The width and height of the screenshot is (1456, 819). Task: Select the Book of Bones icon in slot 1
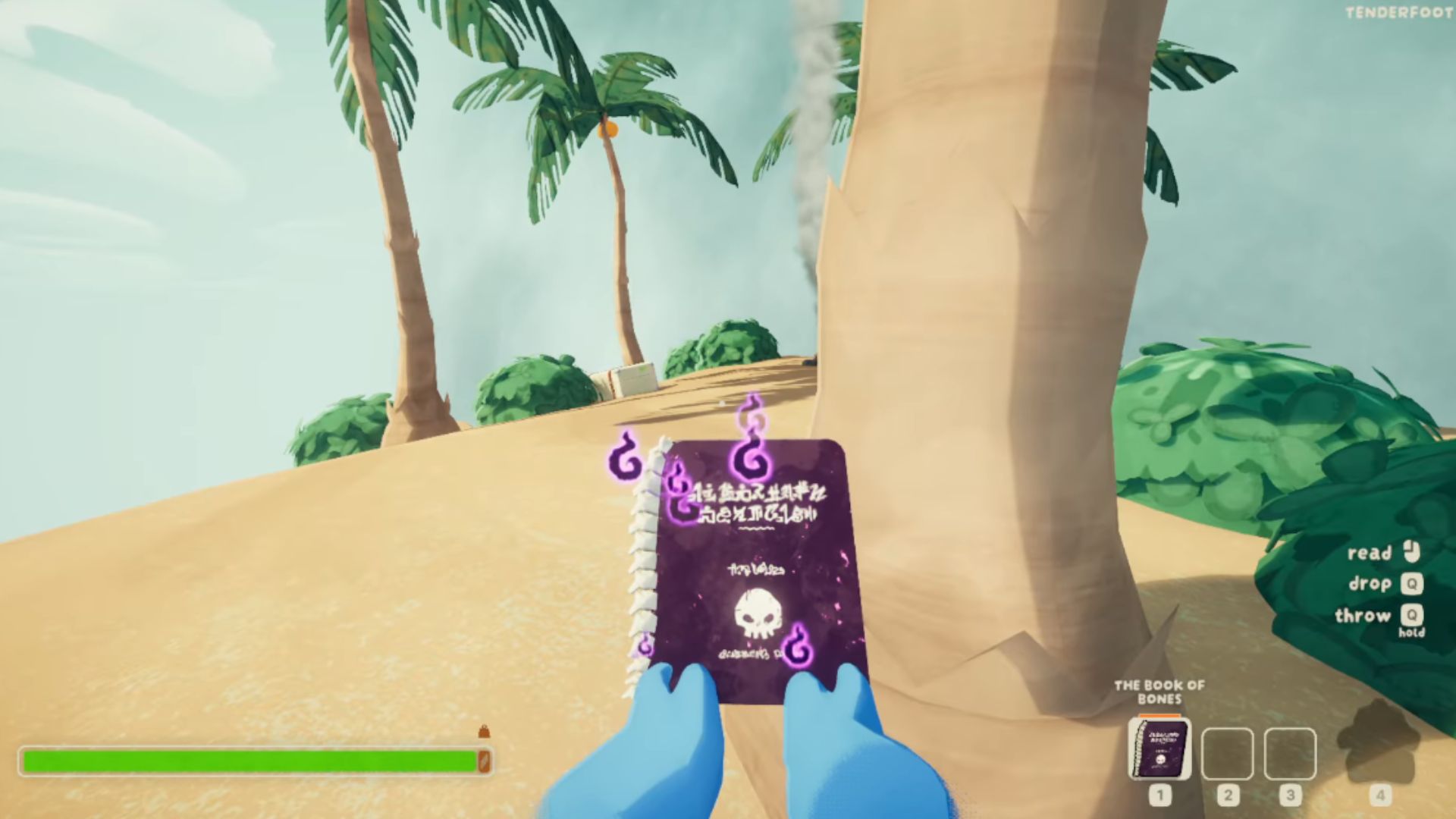point(1159,748)
